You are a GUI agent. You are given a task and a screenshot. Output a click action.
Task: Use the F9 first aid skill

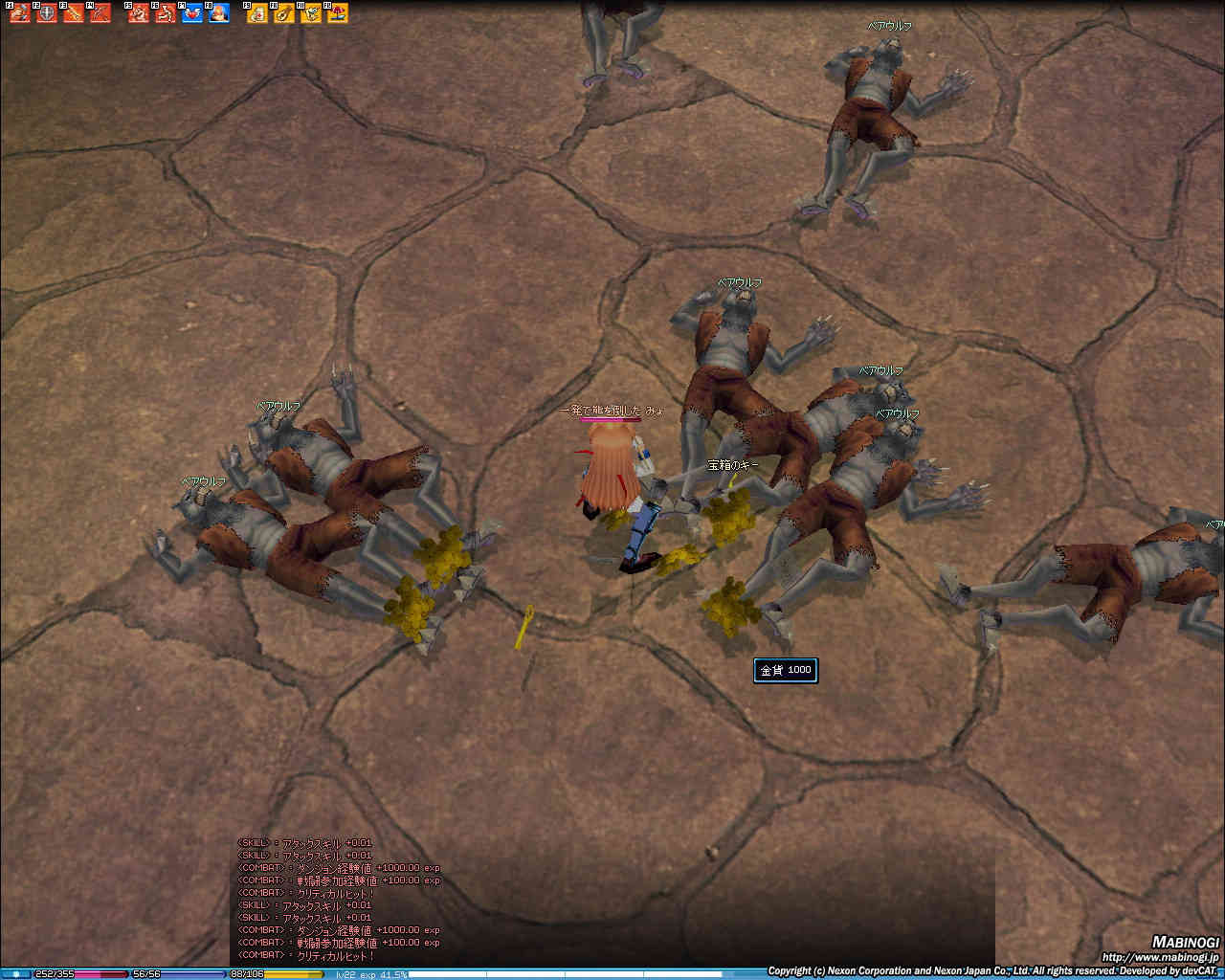point(257,13)
